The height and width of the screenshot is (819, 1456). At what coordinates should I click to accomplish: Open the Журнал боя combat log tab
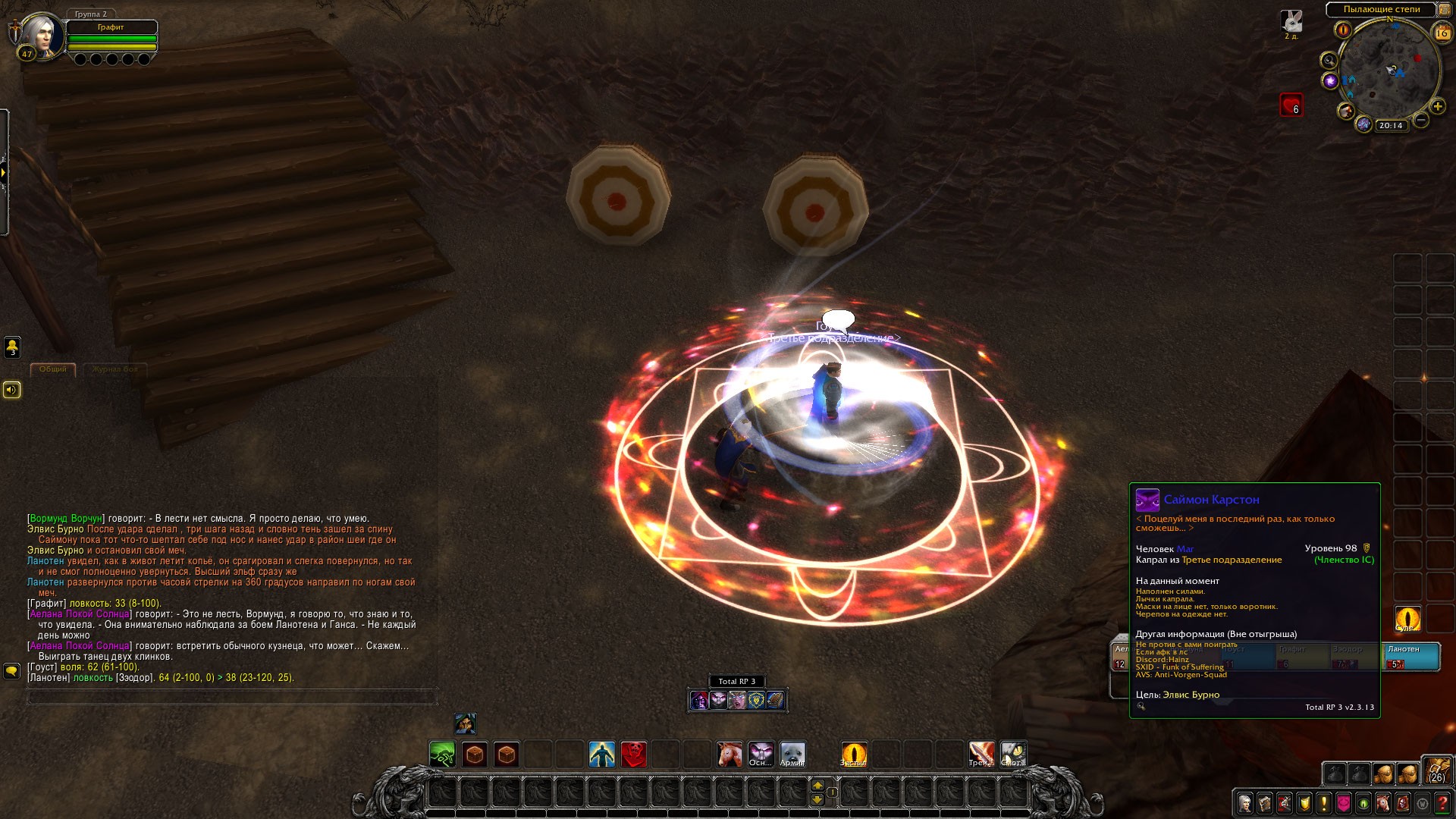(x=115, y=369)
